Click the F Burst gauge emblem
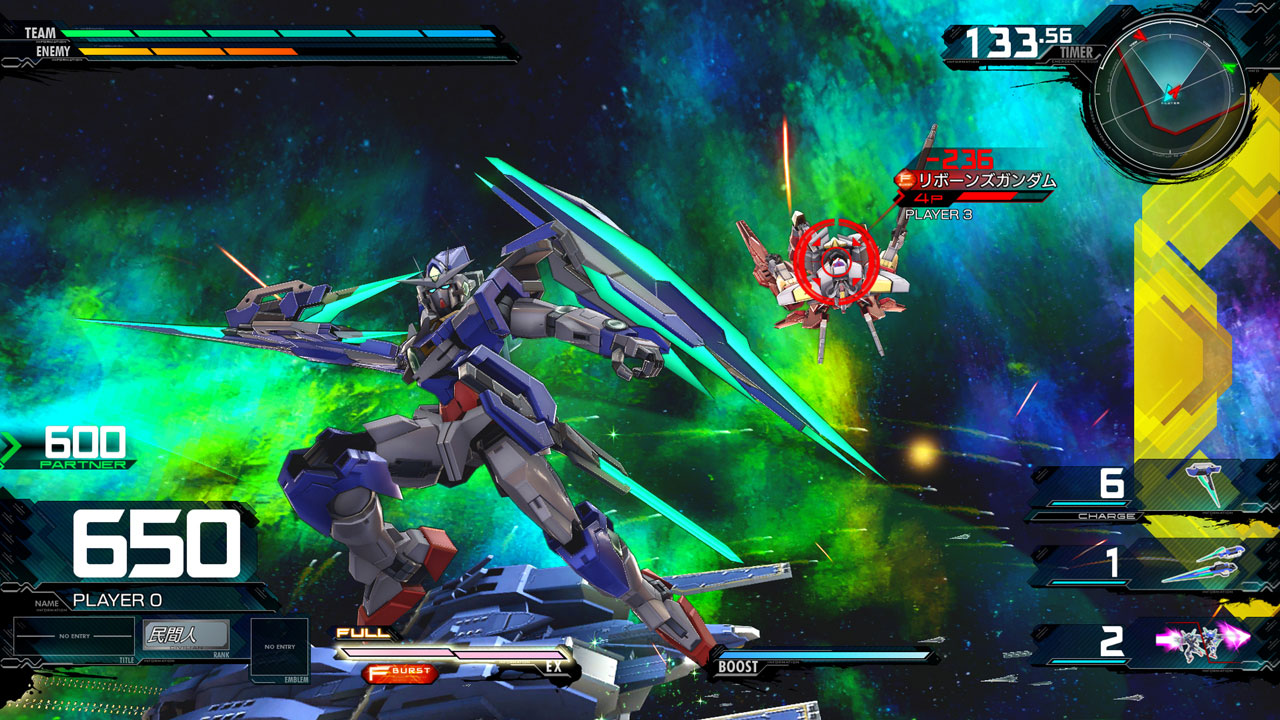Screen dimensions: 1280x720 [401, 672]
